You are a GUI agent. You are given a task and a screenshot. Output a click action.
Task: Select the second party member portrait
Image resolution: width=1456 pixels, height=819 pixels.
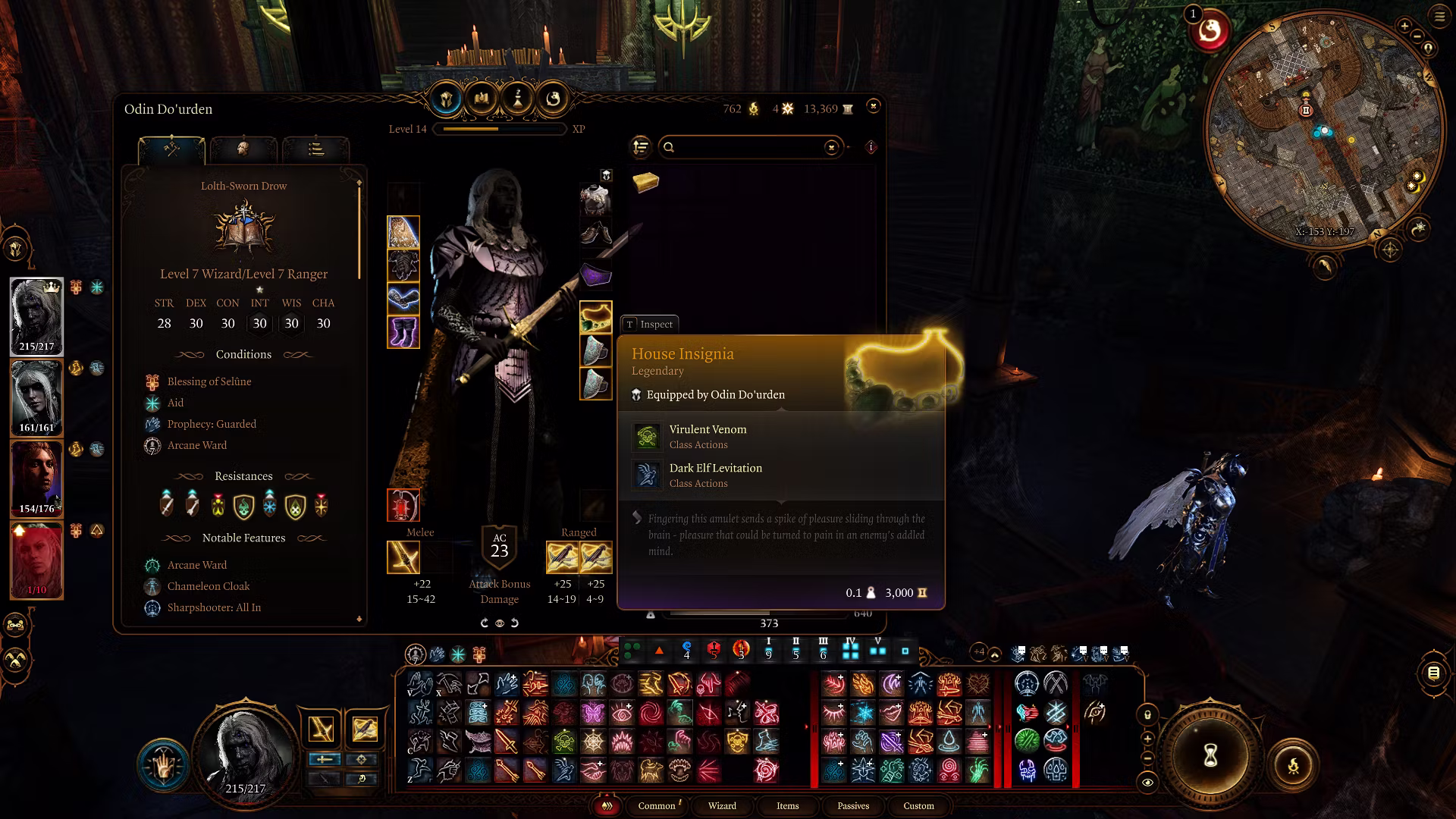[36, 397]
